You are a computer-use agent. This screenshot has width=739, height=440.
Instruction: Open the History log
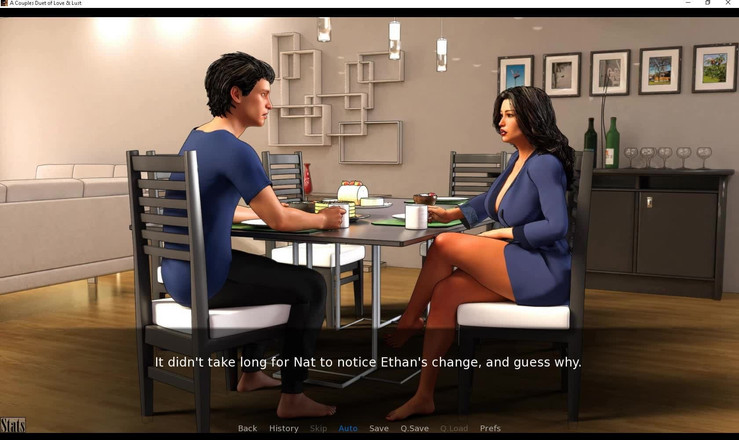tap(283, 428)
